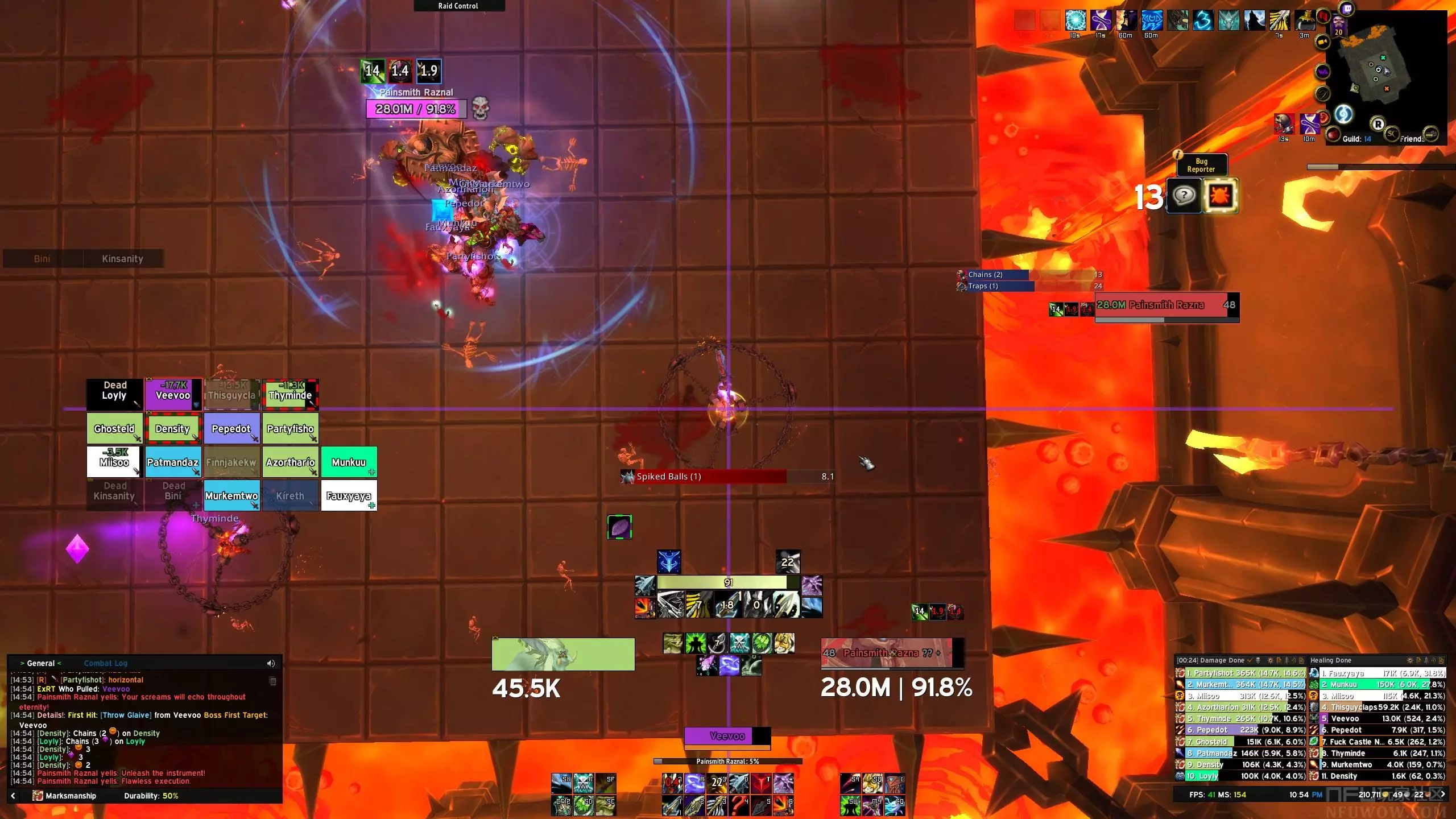
Task: Switch to the Combat Log tab
Action: (106, 663)
